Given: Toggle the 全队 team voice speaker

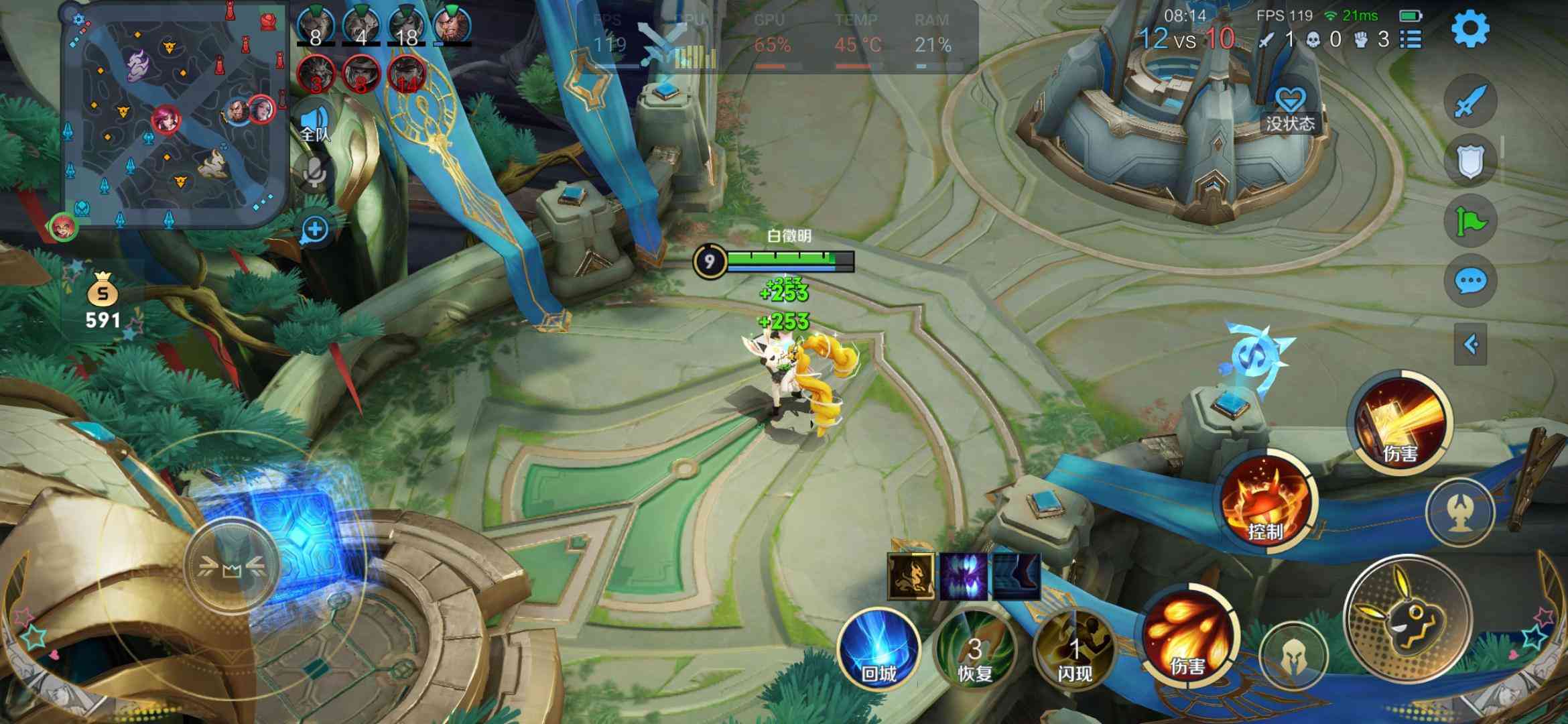Looking at the screenshot, I should point(315,125).
